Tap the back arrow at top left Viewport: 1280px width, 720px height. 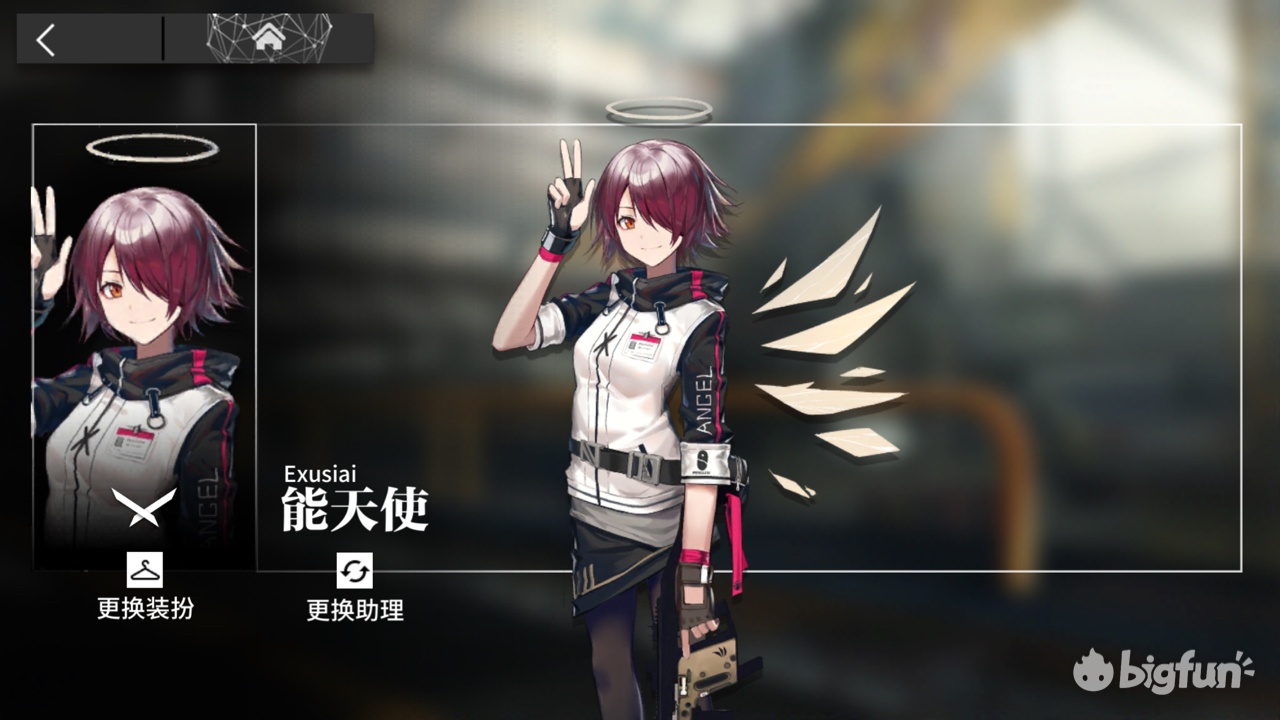tap(44, 40)
